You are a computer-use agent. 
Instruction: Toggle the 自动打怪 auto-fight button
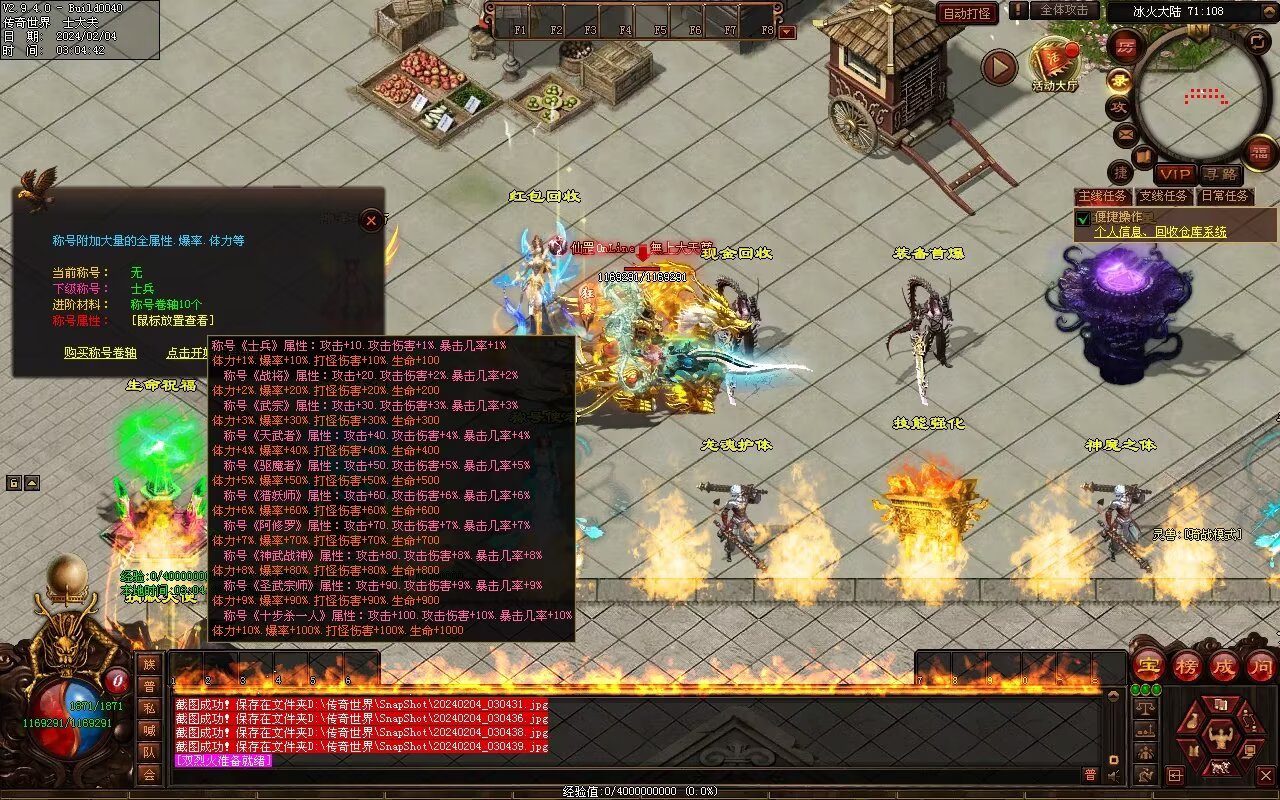(967, 13)
